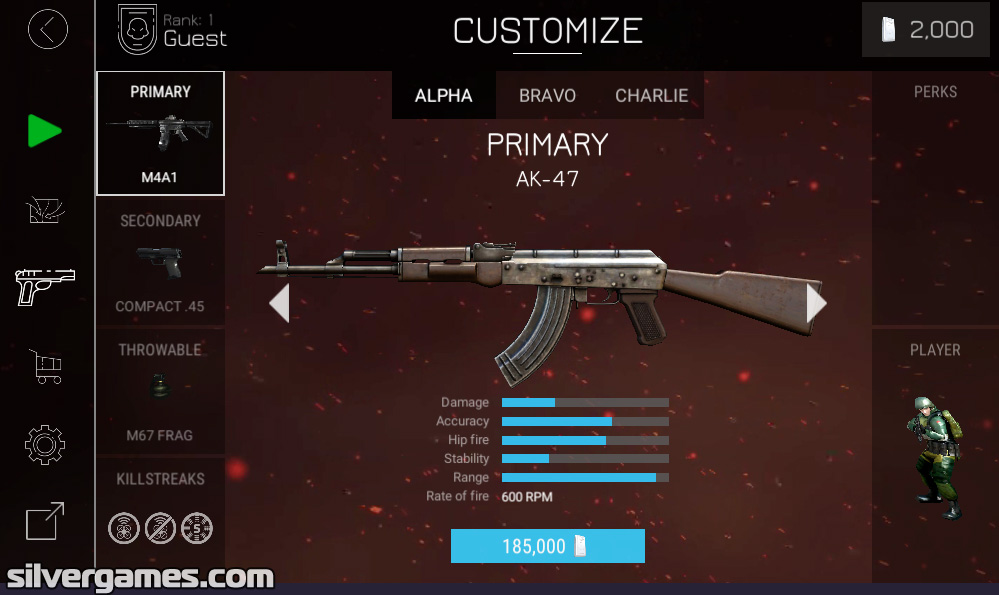Select the Secondary Compact .45 slot
Image resolution: width=999 pixels, height=595 pixels.
[x=160, y=262]
